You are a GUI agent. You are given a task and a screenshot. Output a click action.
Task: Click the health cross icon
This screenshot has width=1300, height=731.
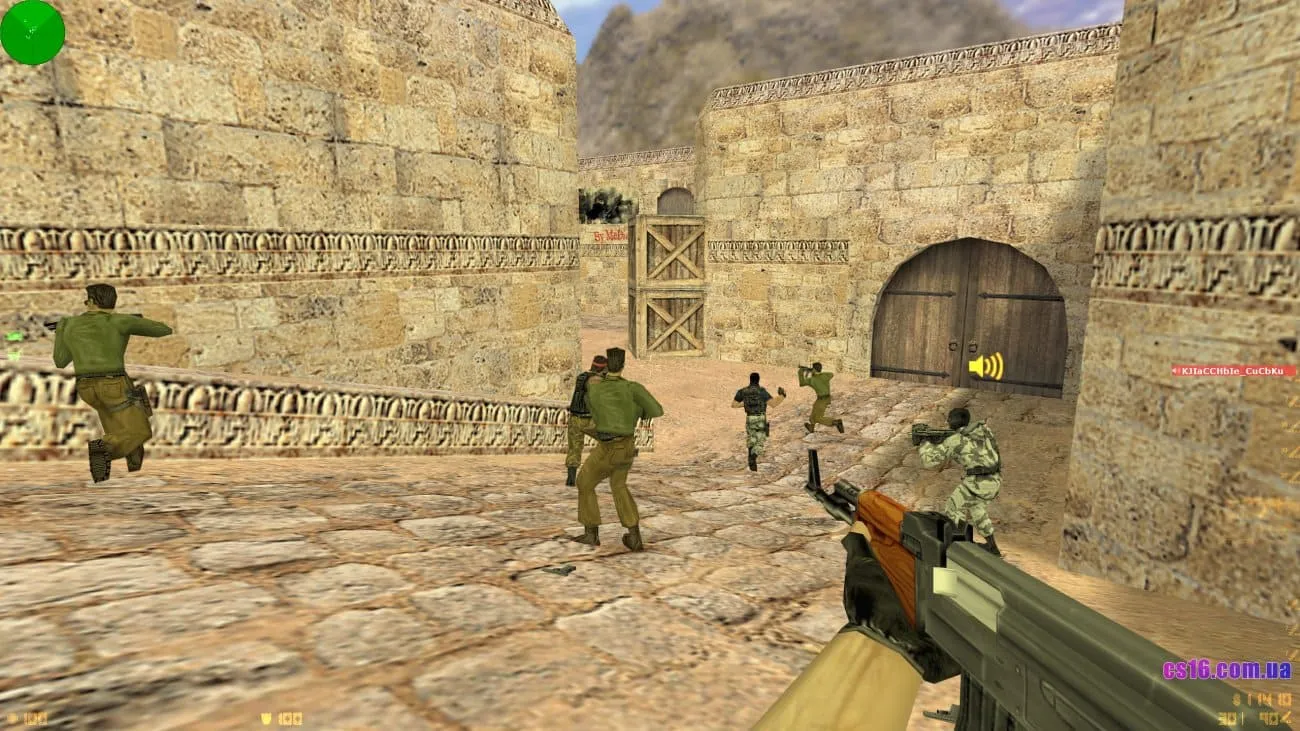(x=14, y=718)
